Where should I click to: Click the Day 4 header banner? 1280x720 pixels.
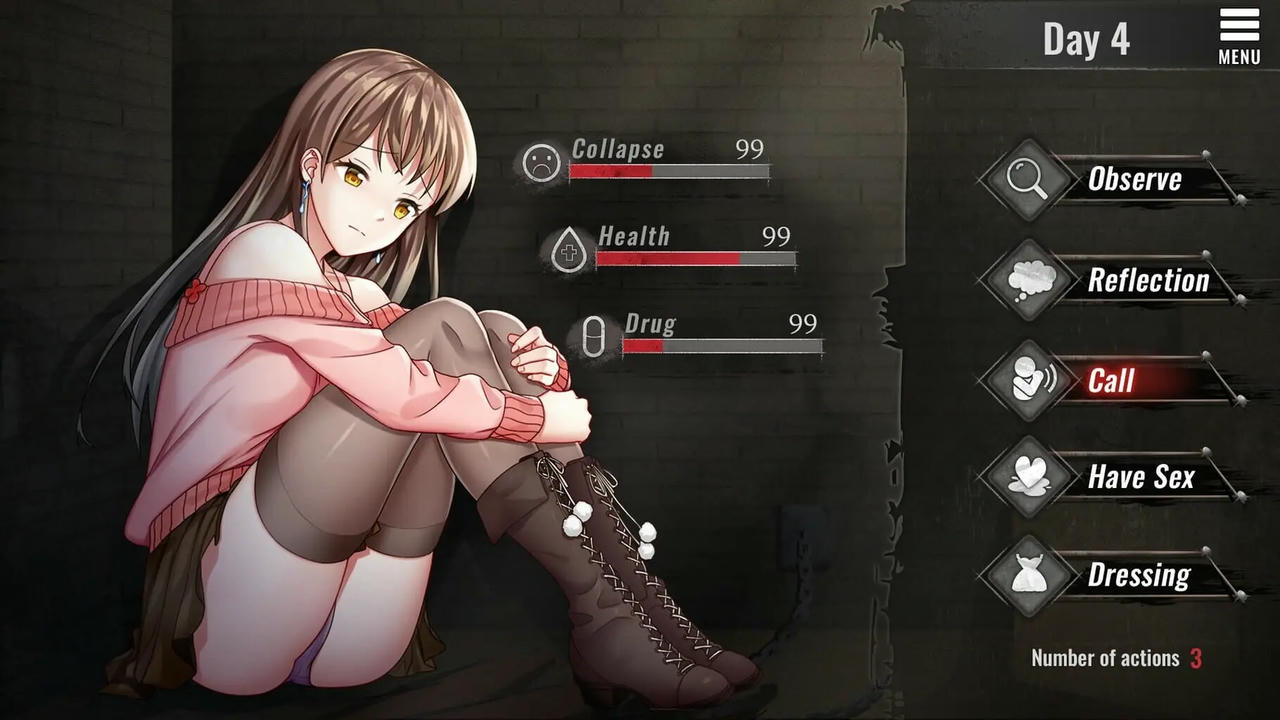(1089, 39)
